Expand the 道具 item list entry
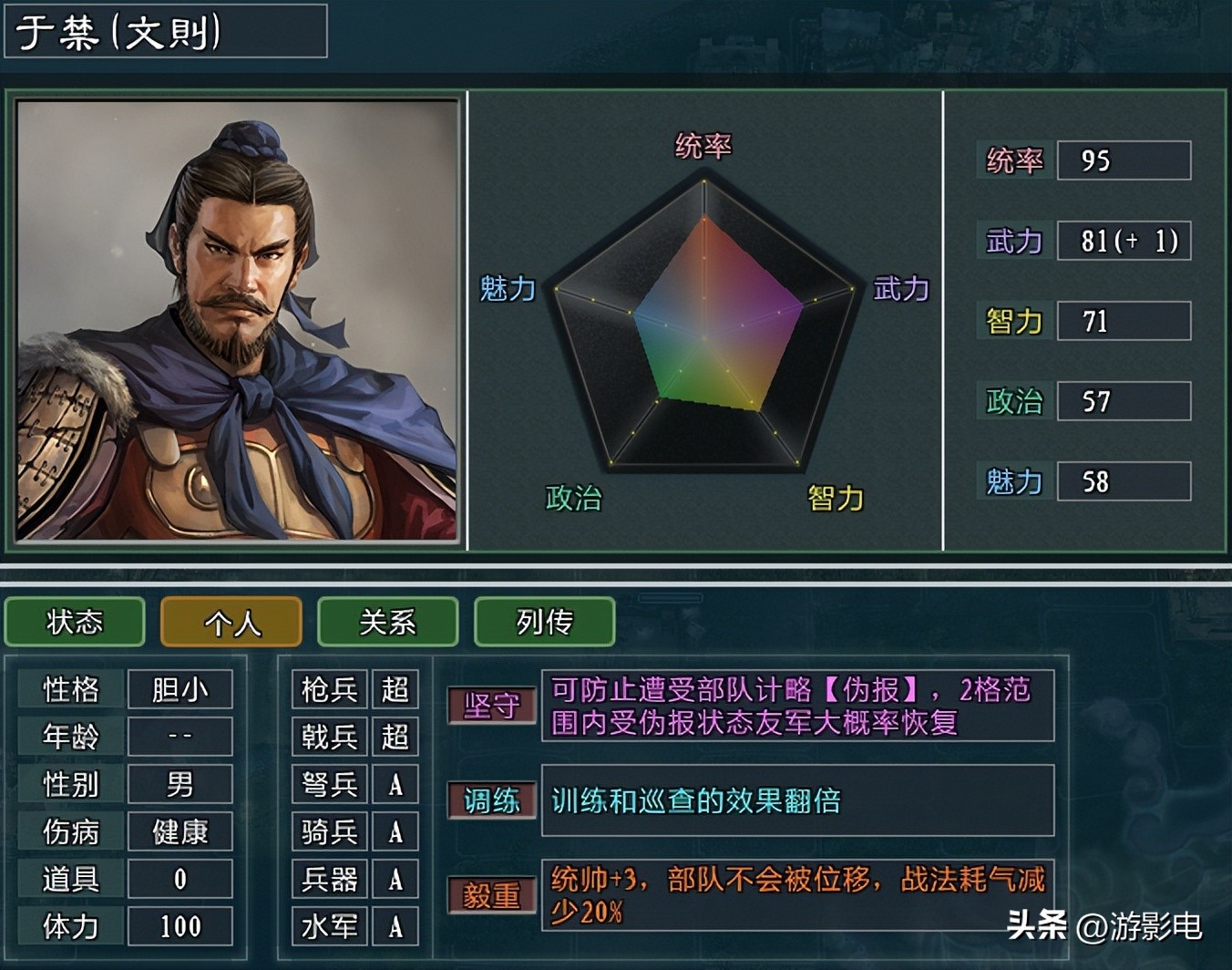 180,879
